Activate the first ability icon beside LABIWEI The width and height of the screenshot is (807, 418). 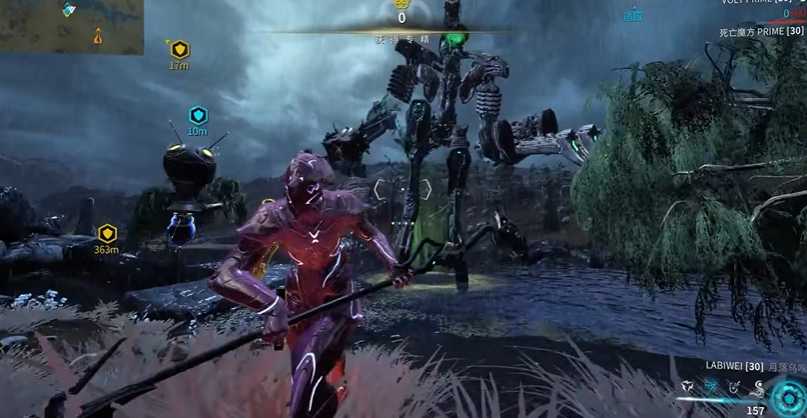687,386
